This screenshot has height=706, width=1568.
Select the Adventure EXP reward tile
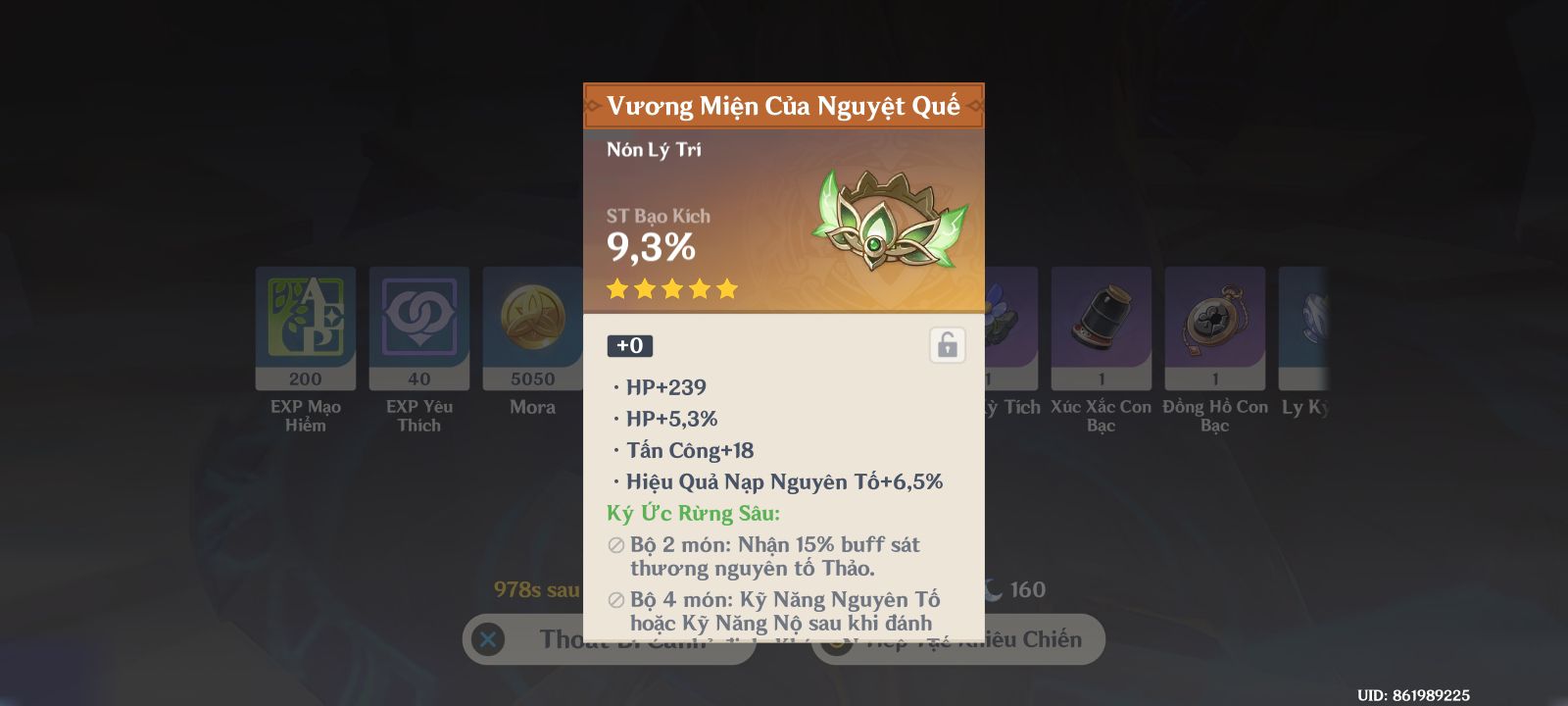[306, 328]
